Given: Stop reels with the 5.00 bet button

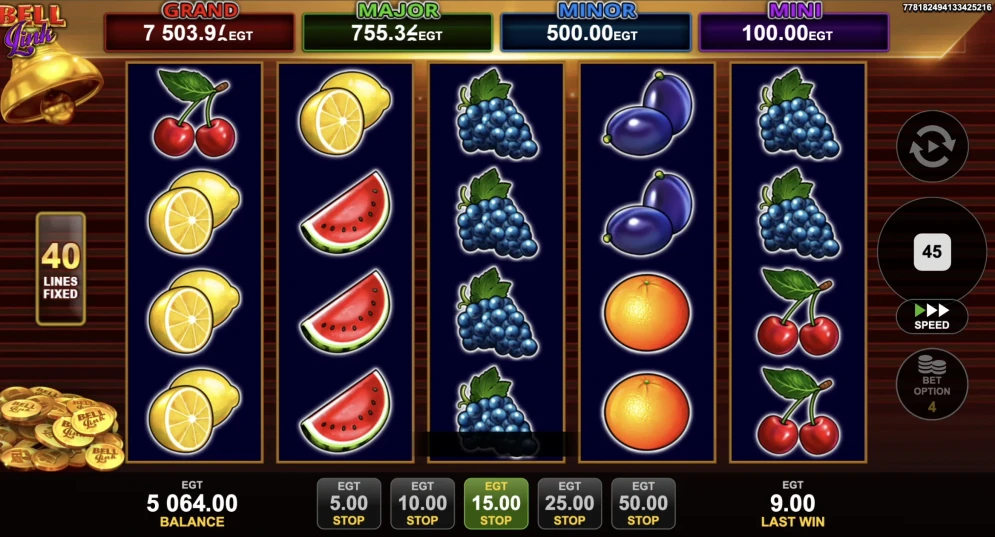Looking at the screenshot, I should (x=348, y=503).
